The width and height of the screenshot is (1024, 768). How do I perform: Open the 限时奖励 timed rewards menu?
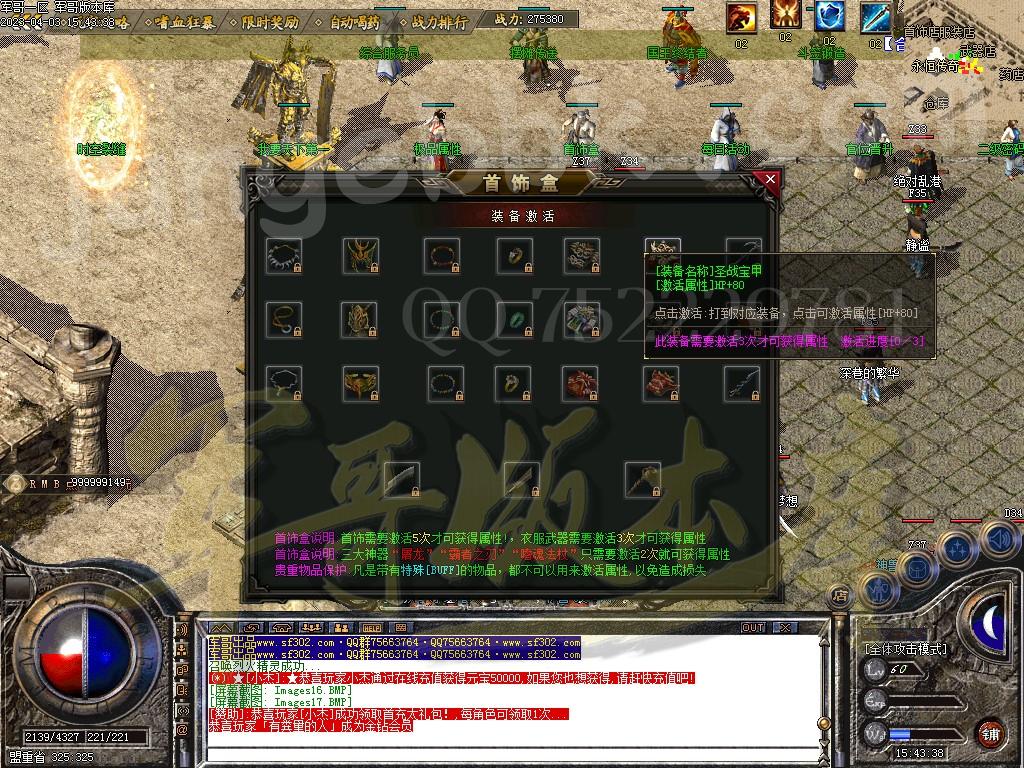(x=270, y=21)
